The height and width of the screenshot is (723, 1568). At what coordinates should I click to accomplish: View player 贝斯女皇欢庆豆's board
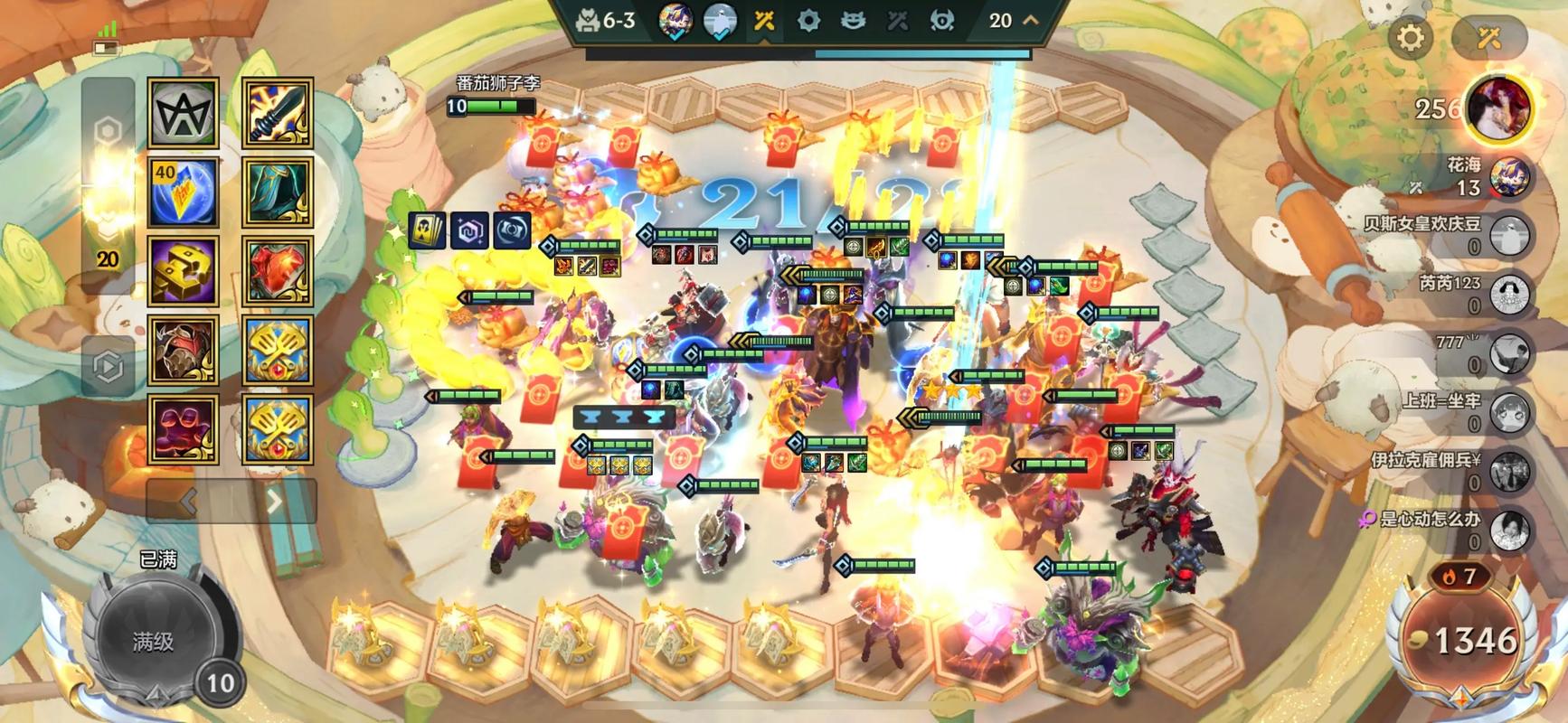click(x=1508, y=236)
